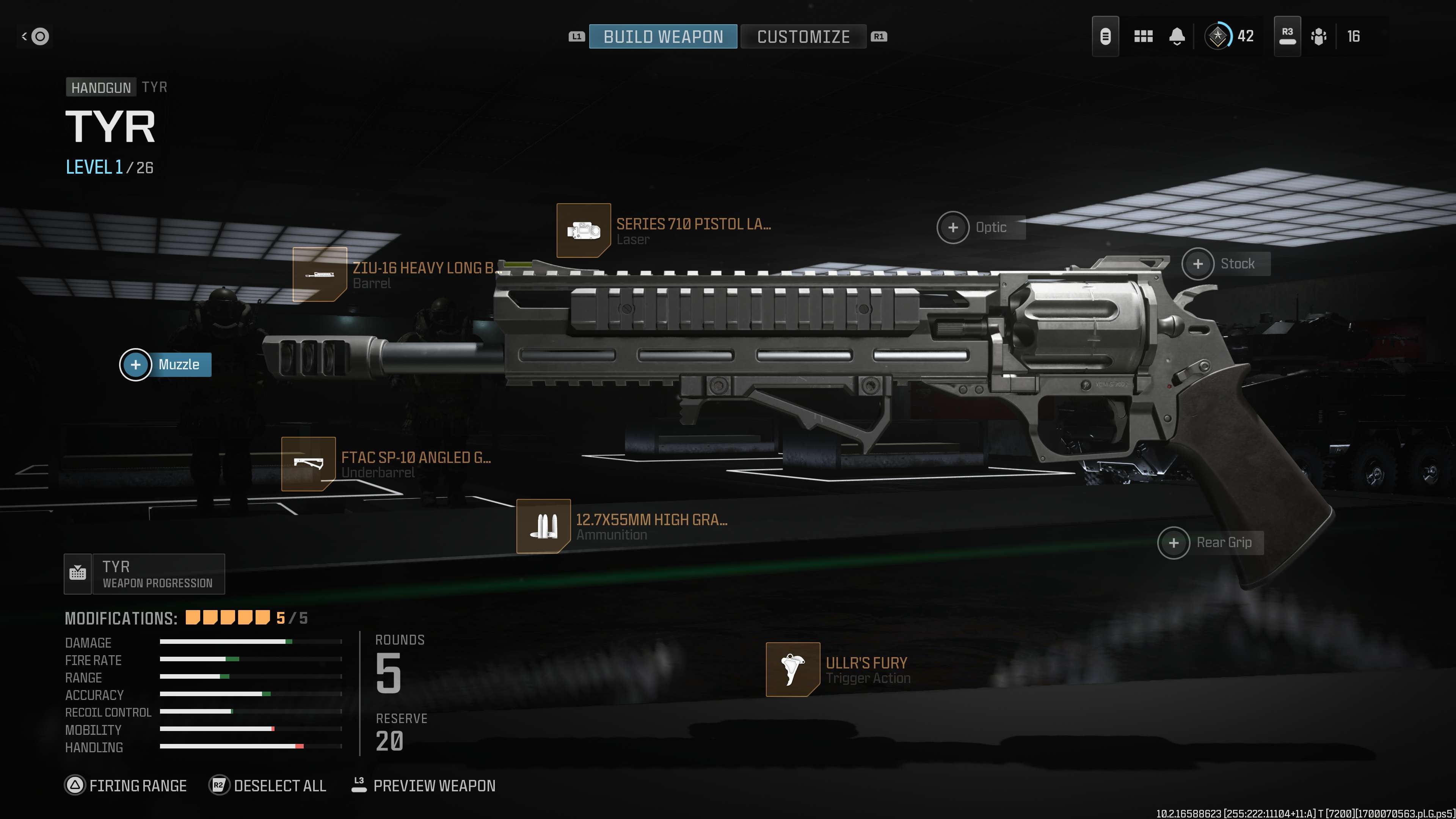1456x819 pixels.
Task: Switch to the Build Weapon tab
Action: point(662,37)
